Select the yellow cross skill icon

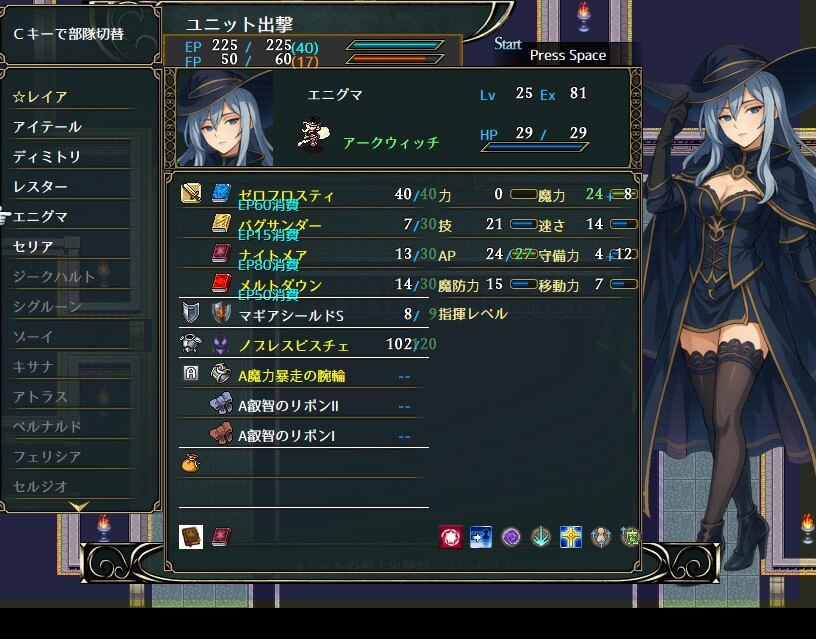coord(571,537)
